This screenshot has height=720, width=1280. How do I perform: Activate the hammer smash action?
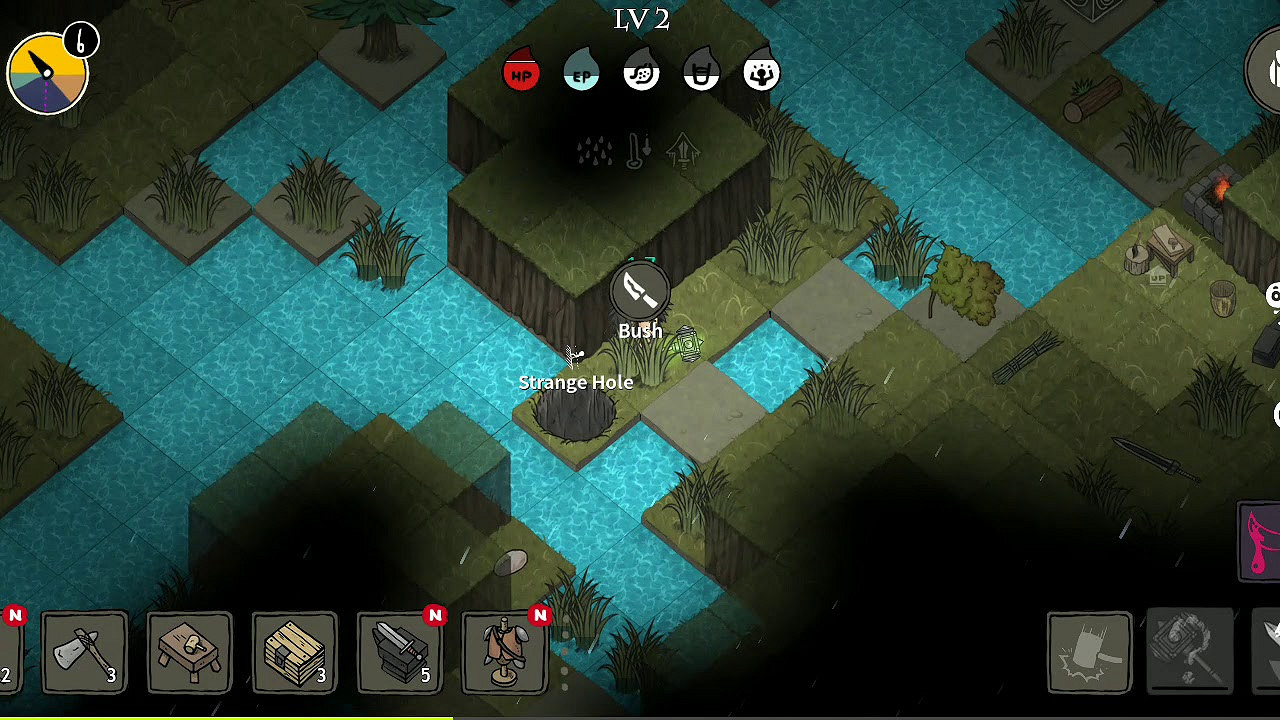tap(1089, 653)
